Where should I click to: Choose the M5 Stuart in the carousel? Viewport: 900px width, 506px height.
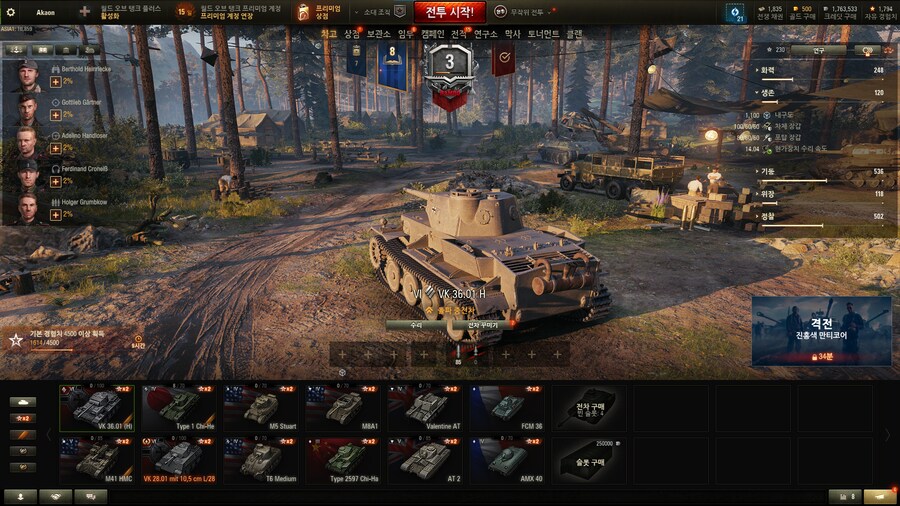click(x=260, y=409)
